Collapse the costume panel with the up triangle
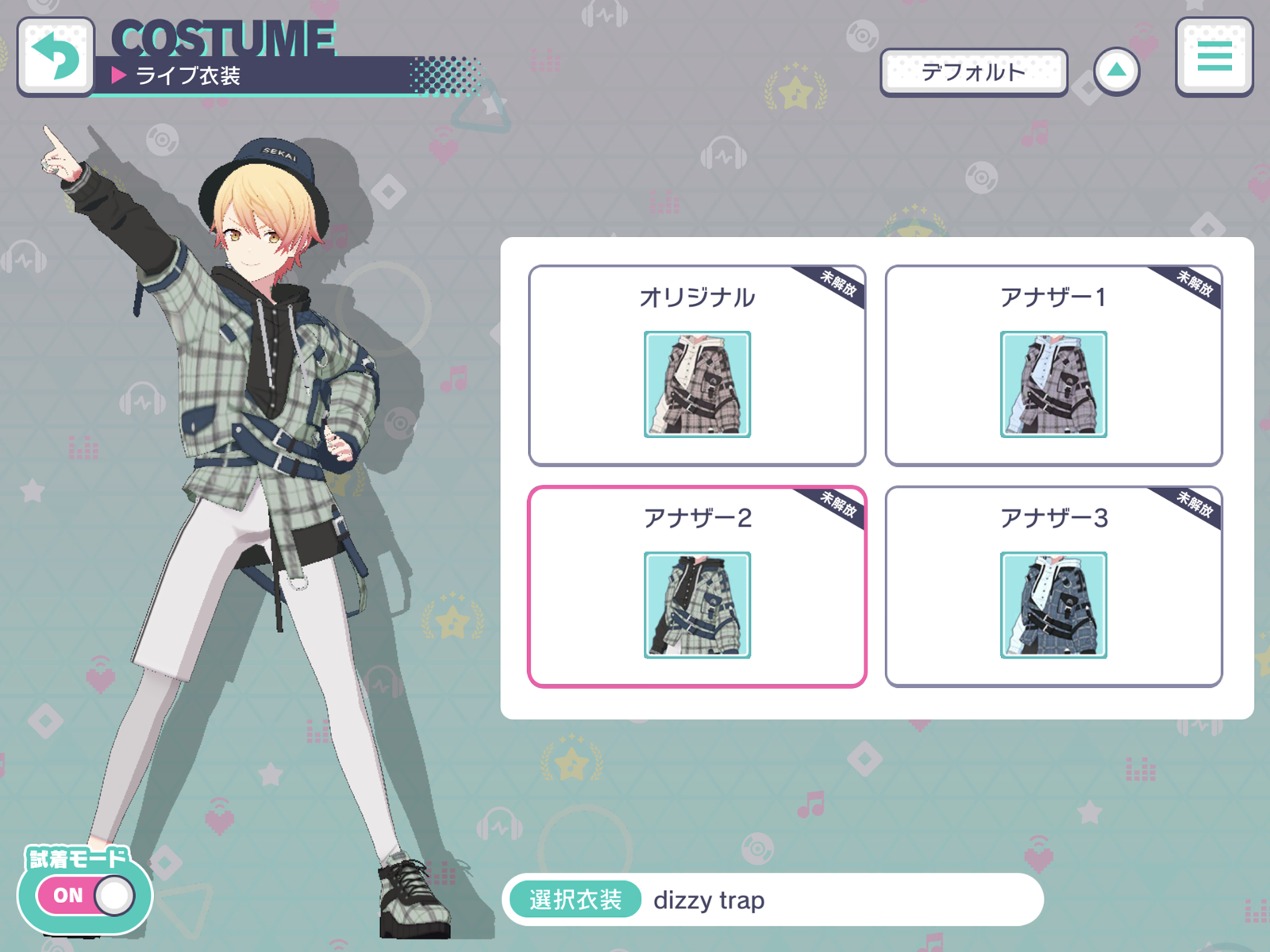 click(x=1118, y=70)
